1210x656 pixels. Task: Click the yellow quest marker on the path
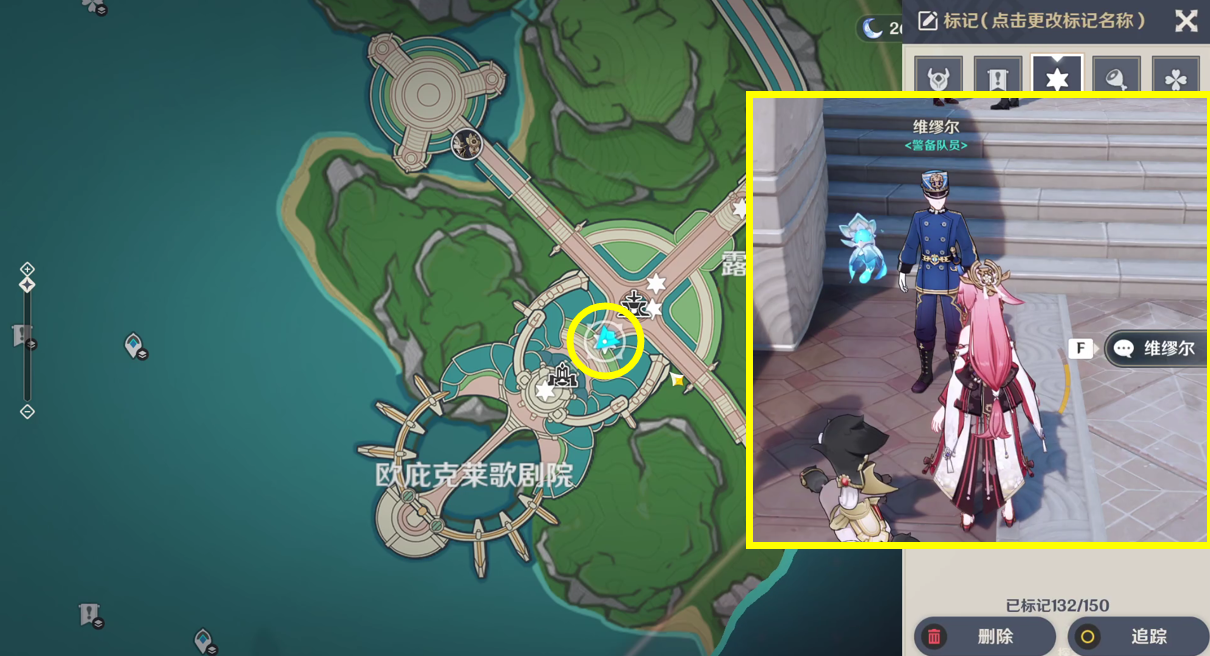click(677, 379)
